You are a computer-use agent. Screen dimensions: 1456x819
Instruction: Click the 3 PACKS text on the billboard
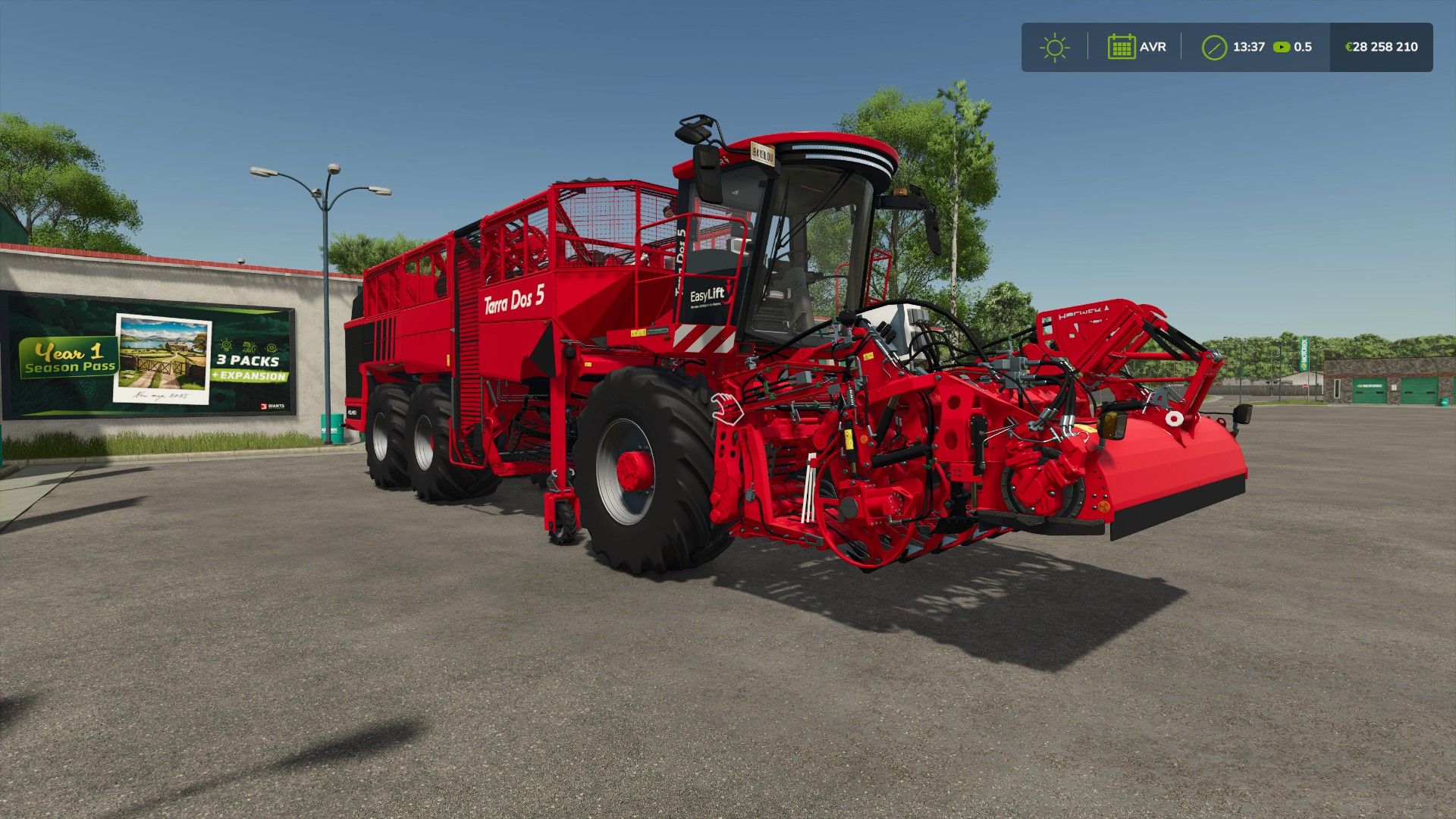tap(248, 361)
